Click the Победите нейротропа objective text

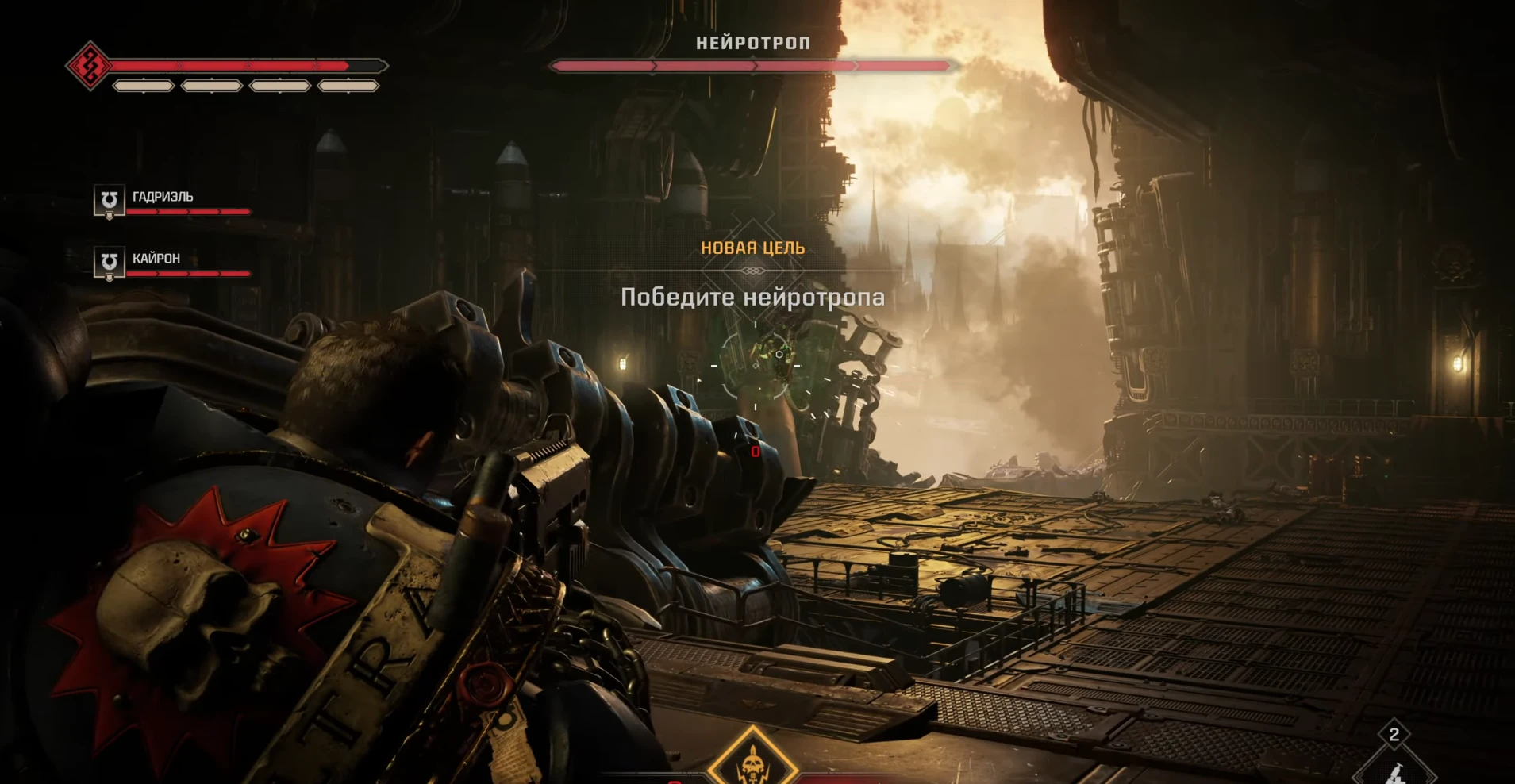752,298
